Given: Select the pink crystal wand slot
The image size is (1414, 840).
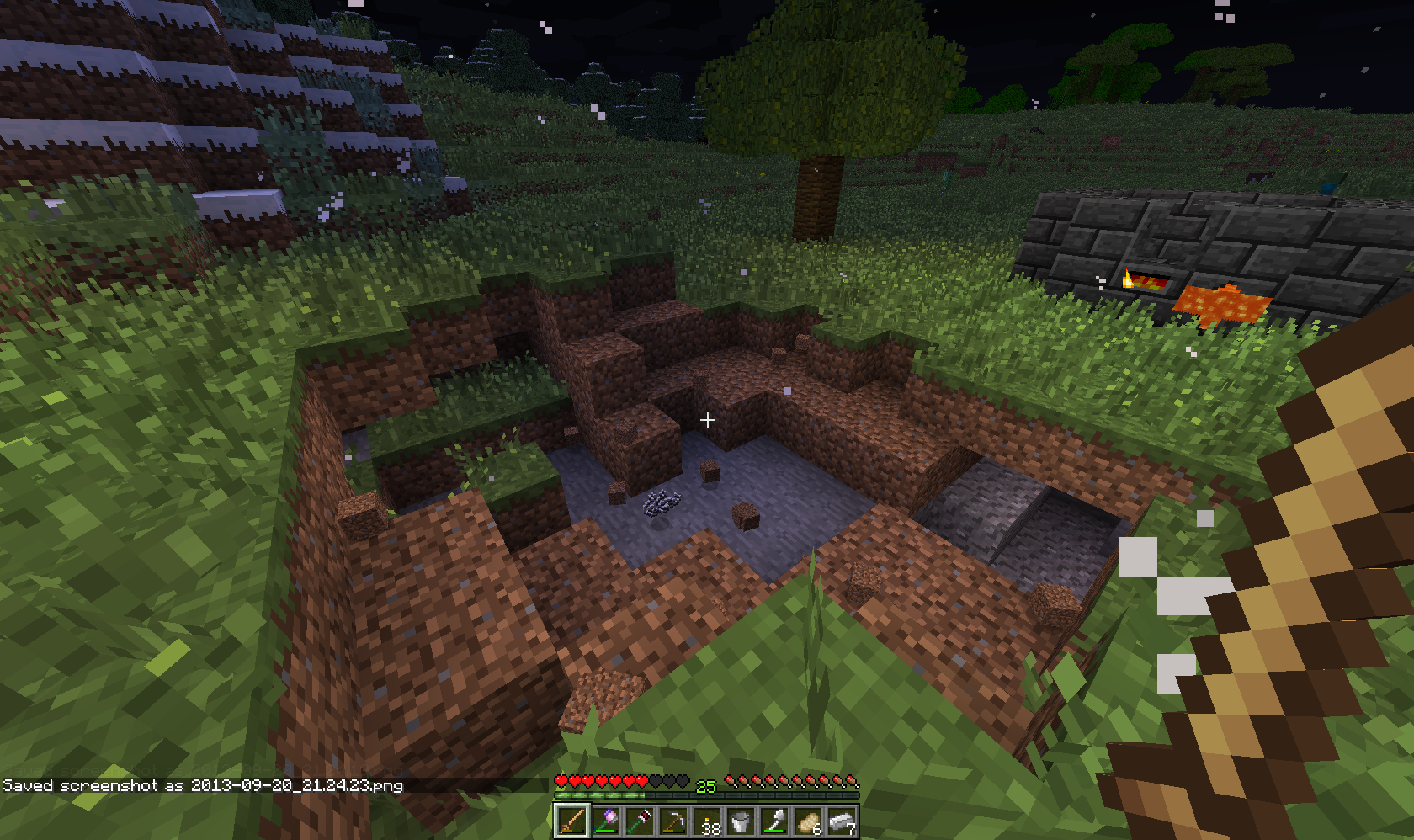Looking at the screenshot, I should (x=605, y=821).
